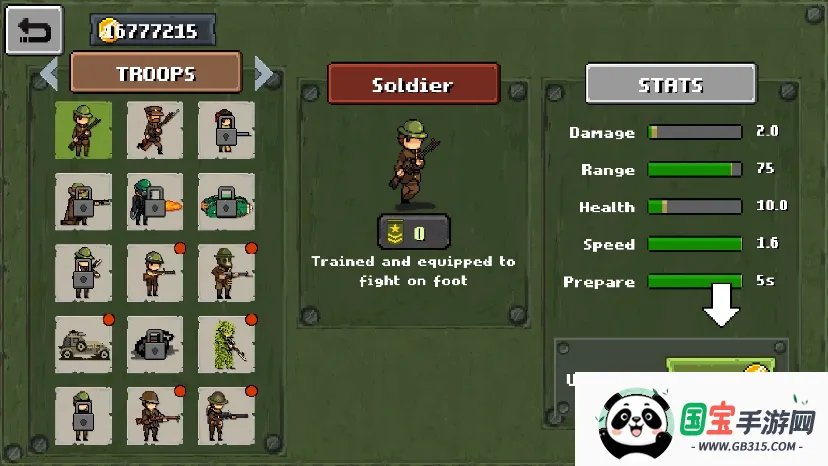Click the STATS panel header button
The height and width of the screenshot is (466, 828).
point(670,85)
